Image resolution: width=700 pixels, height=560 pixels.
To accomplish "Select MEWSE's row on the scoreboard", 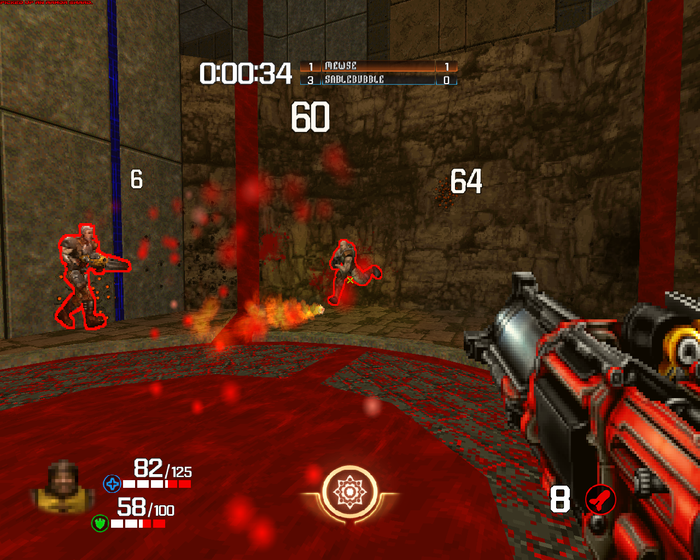I will click(379, 66).
